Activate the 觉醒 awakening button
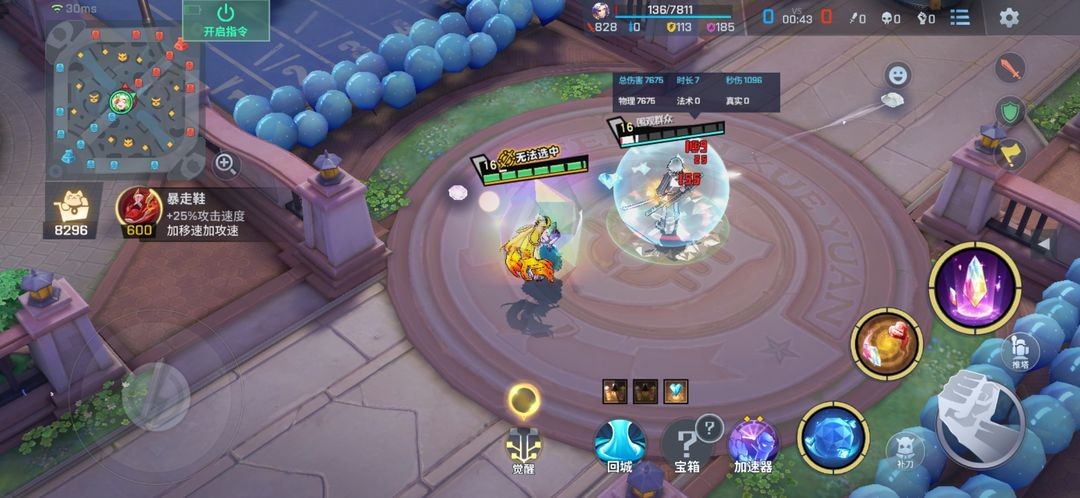The height and width of the screenshot is (498, 1080). [x=525, y=450]
